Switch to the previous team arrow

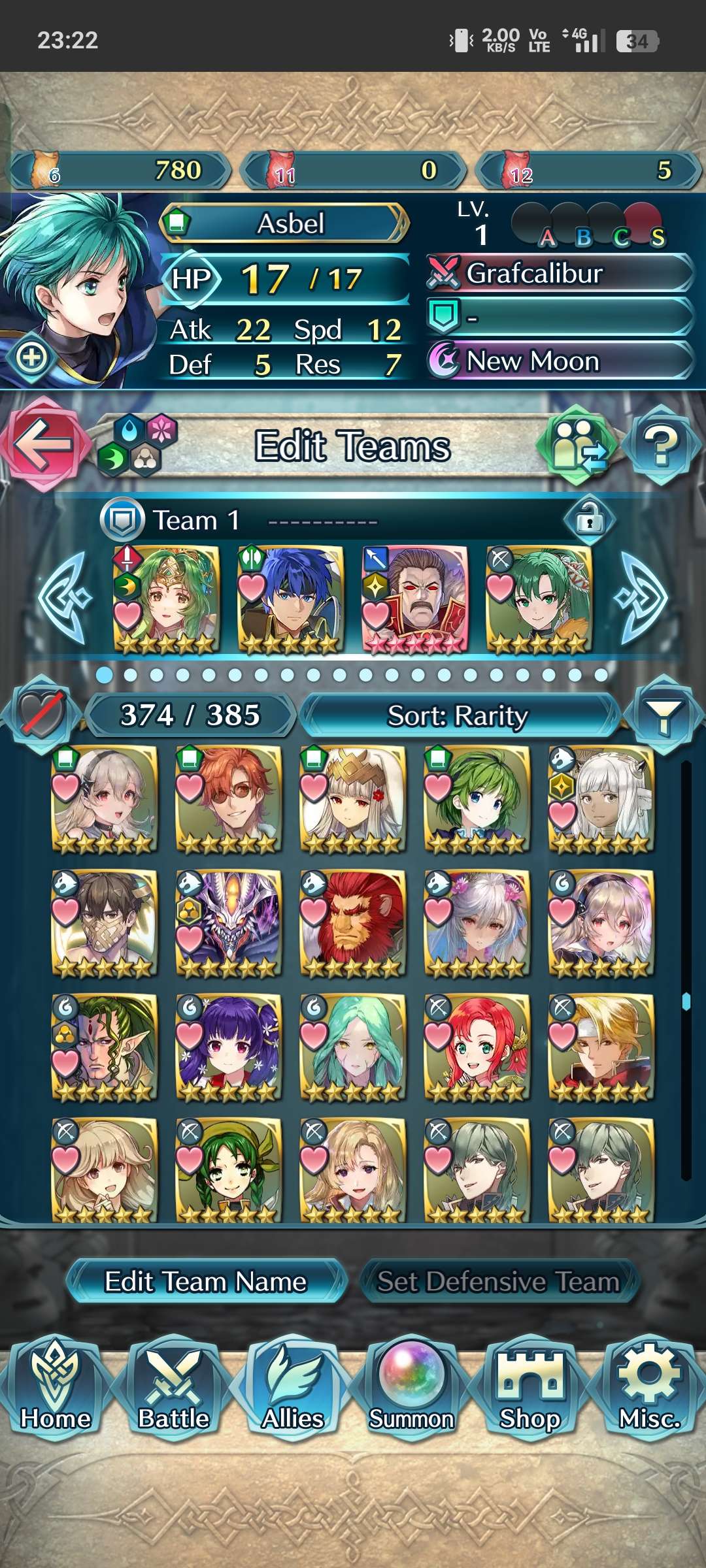point(64,597)
